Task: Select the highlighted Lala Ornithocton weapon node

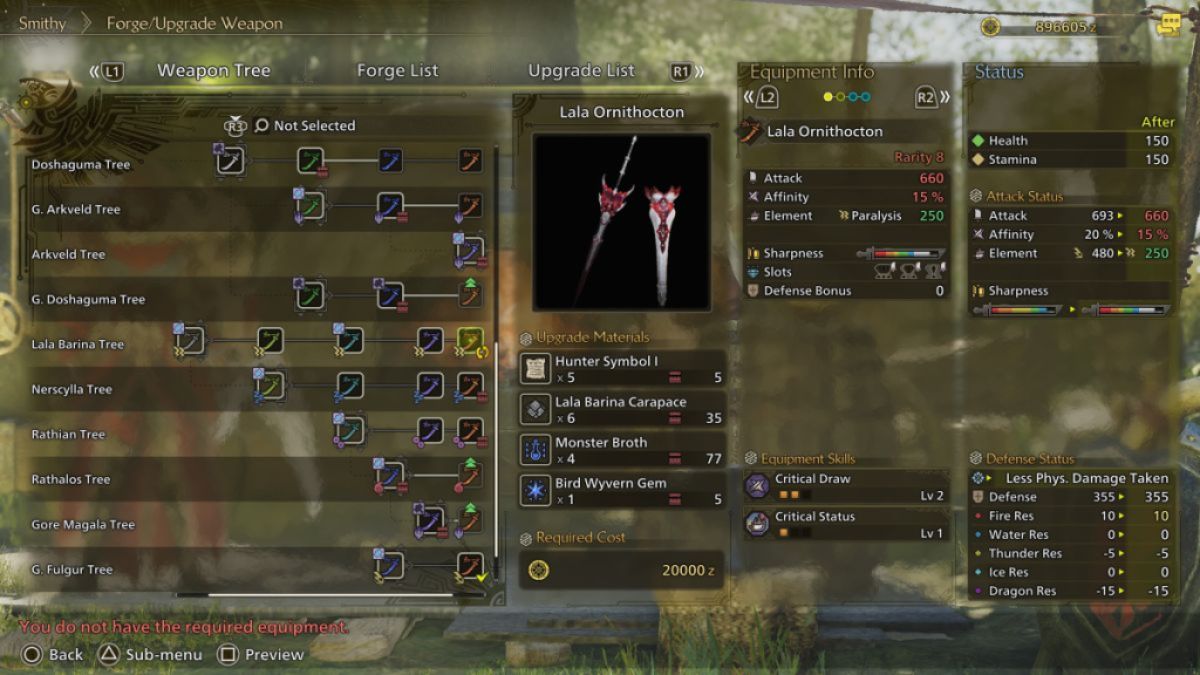Action: tap(470, 342)
